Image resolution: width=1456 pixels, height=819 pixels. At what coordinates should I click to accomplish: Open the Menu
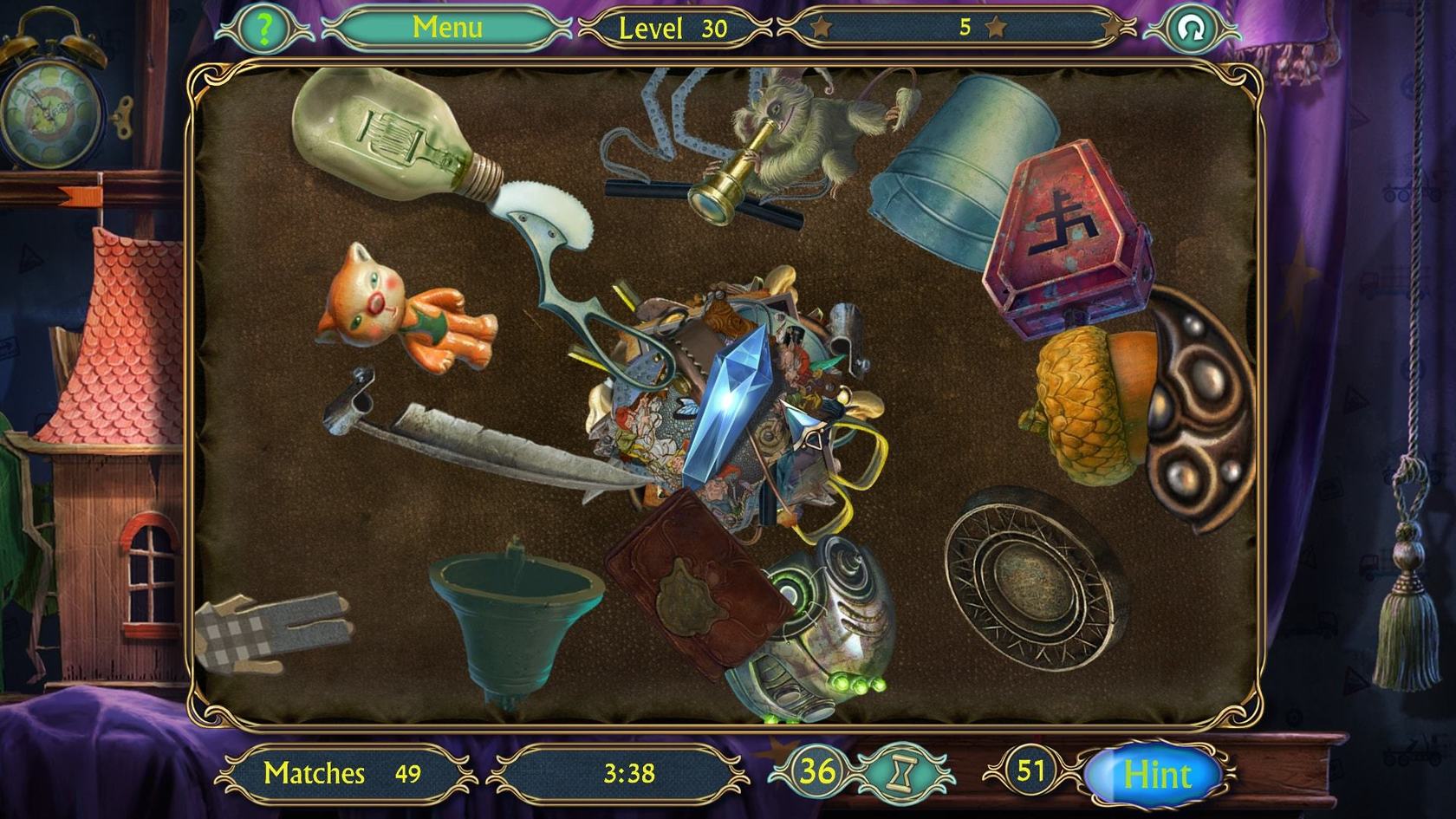click(447, 28)
